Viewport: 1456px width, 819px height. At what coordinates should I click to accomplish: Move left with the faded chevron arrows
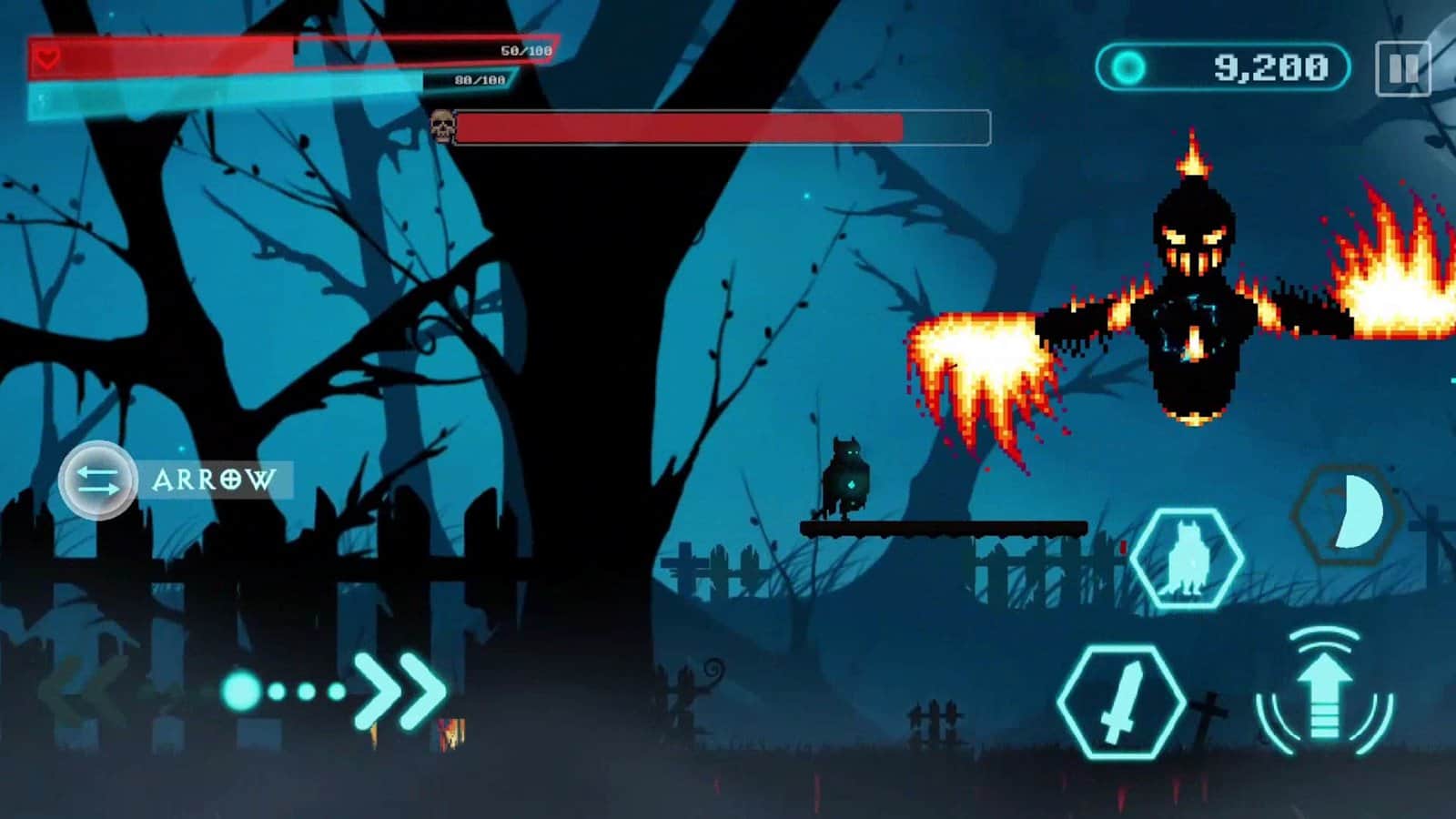click(x=86, y=693)
